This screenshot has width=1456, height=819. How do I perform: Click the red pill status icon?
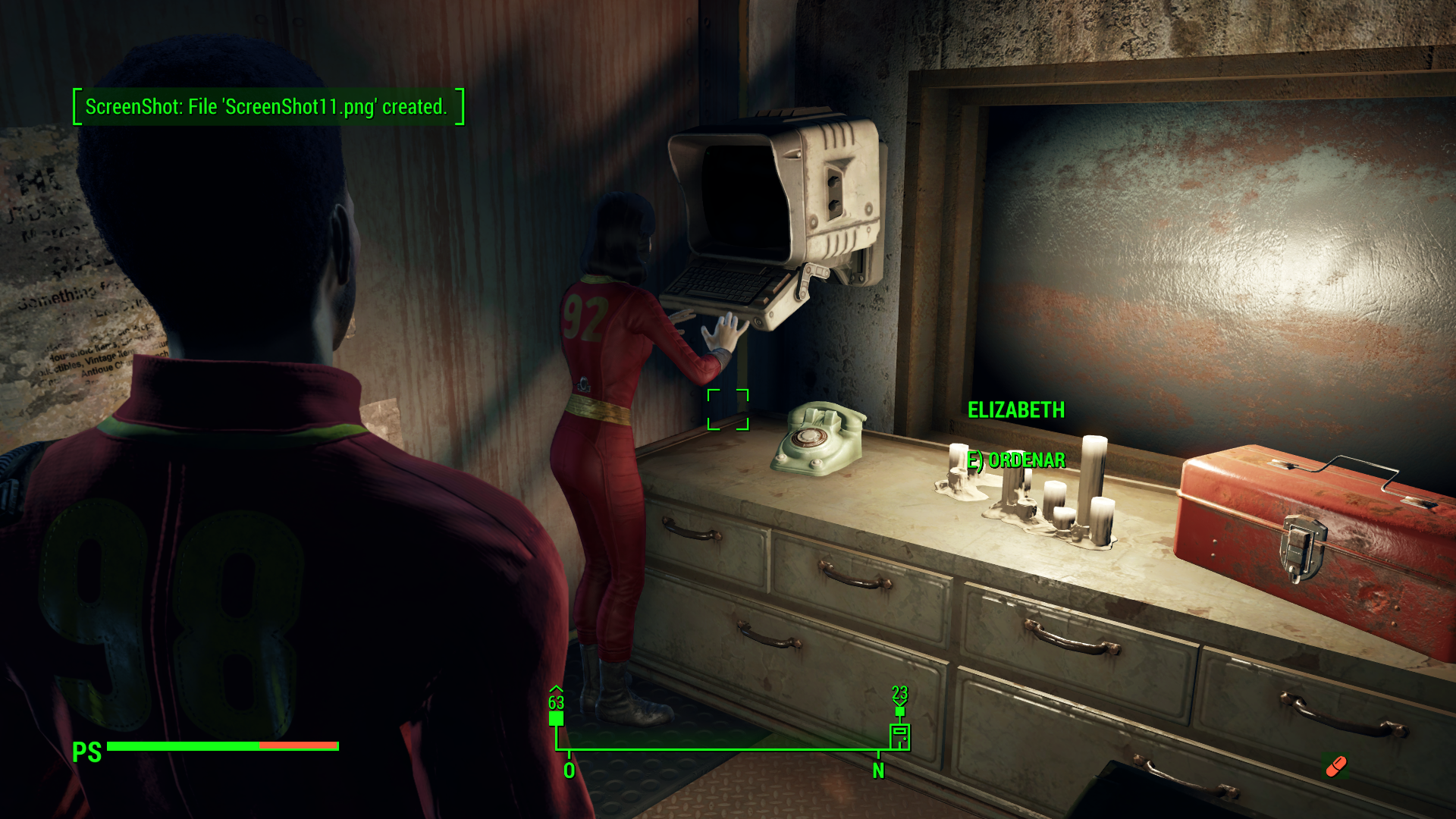[x=1335, y=767]
